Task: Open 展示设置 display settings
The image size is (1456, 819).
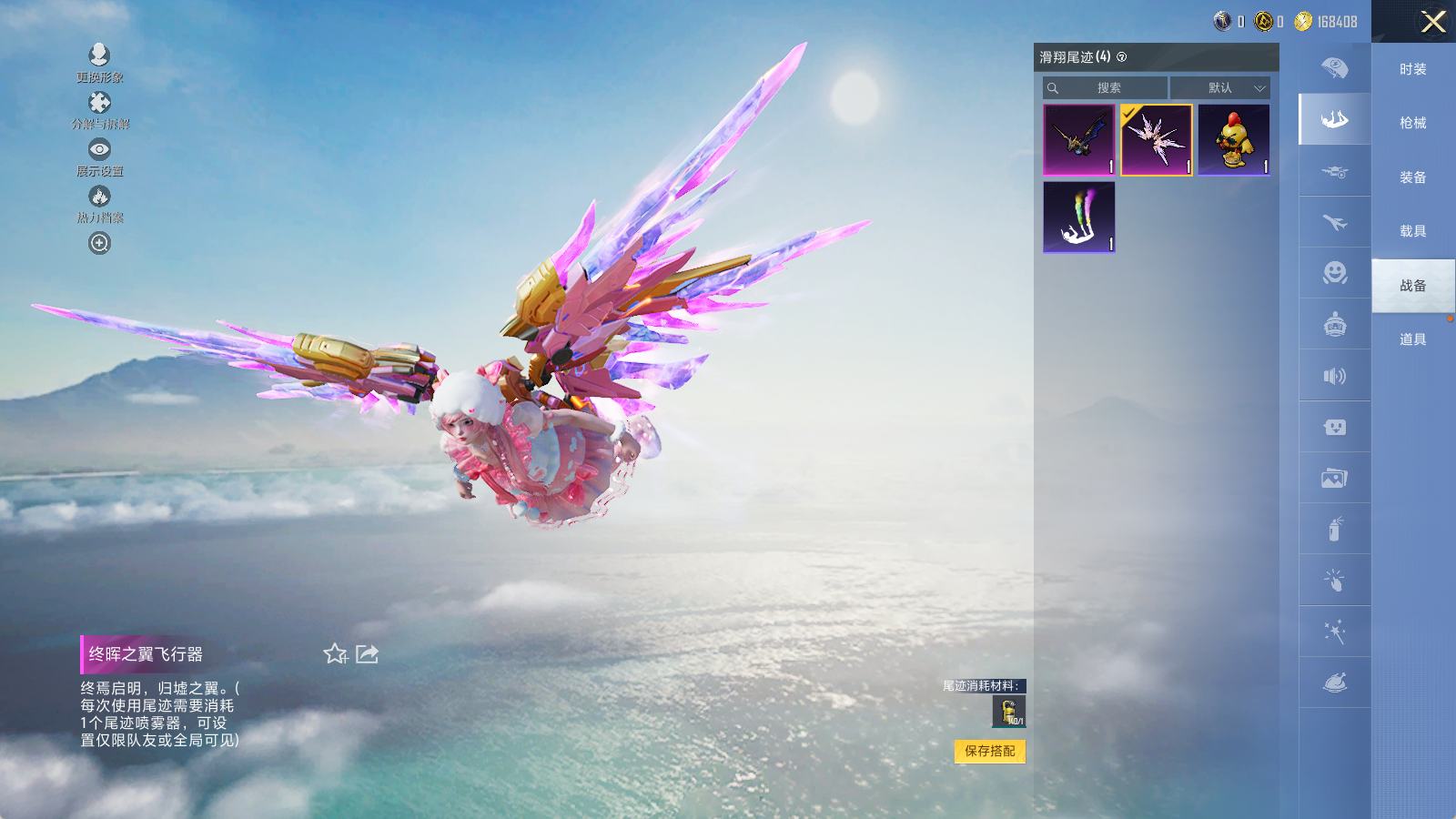Action: [99, 157]
